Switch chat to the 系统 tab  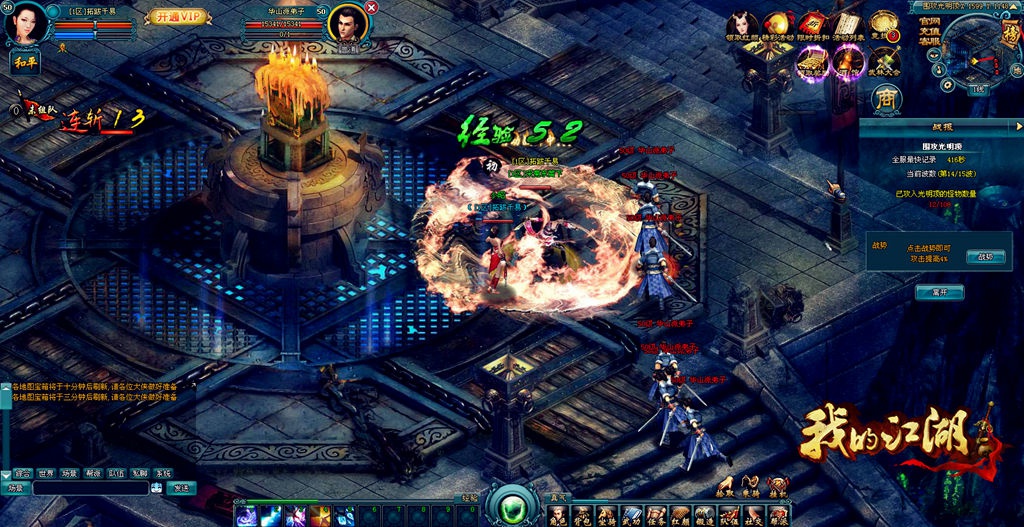(x=163, y=473)
